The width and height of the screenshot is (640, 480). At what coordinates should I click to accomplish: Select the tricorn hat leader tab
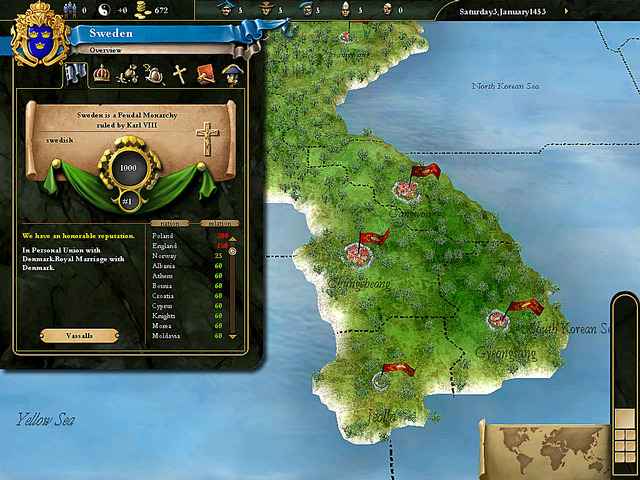click(x=232, y=72)
